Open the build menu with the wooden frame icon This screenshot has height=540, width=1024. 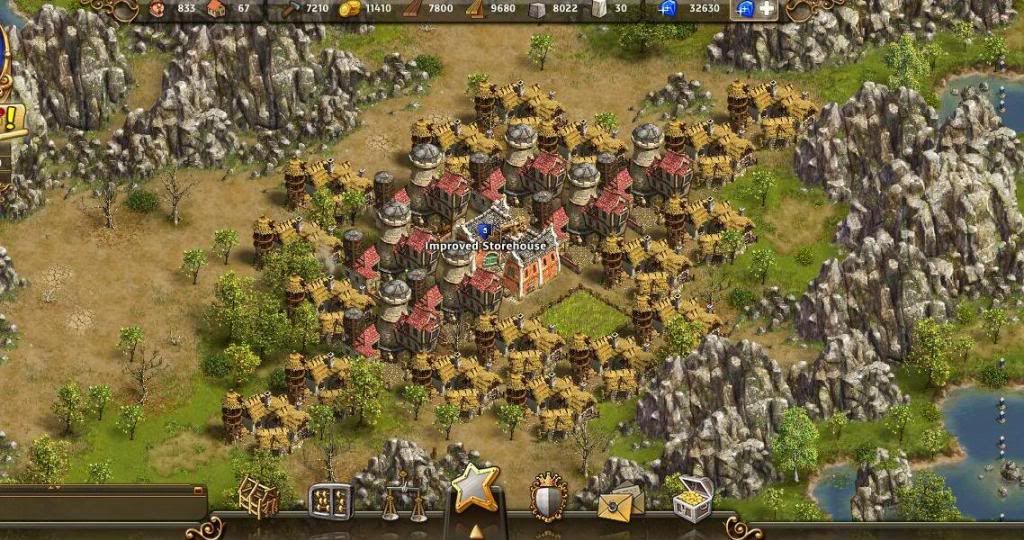258,497
